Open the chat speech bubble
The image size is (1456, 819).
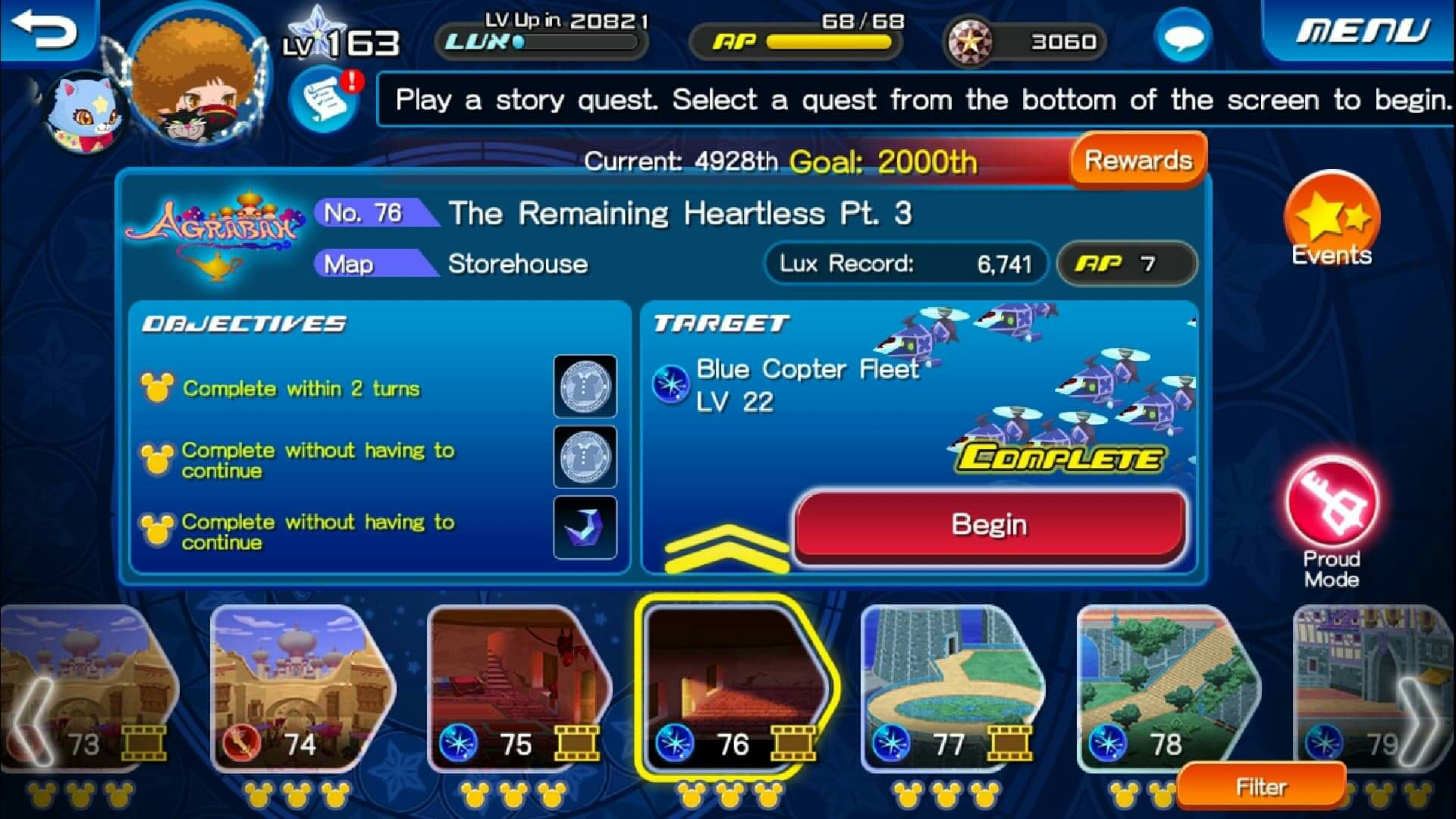[x=1182, y=38]
